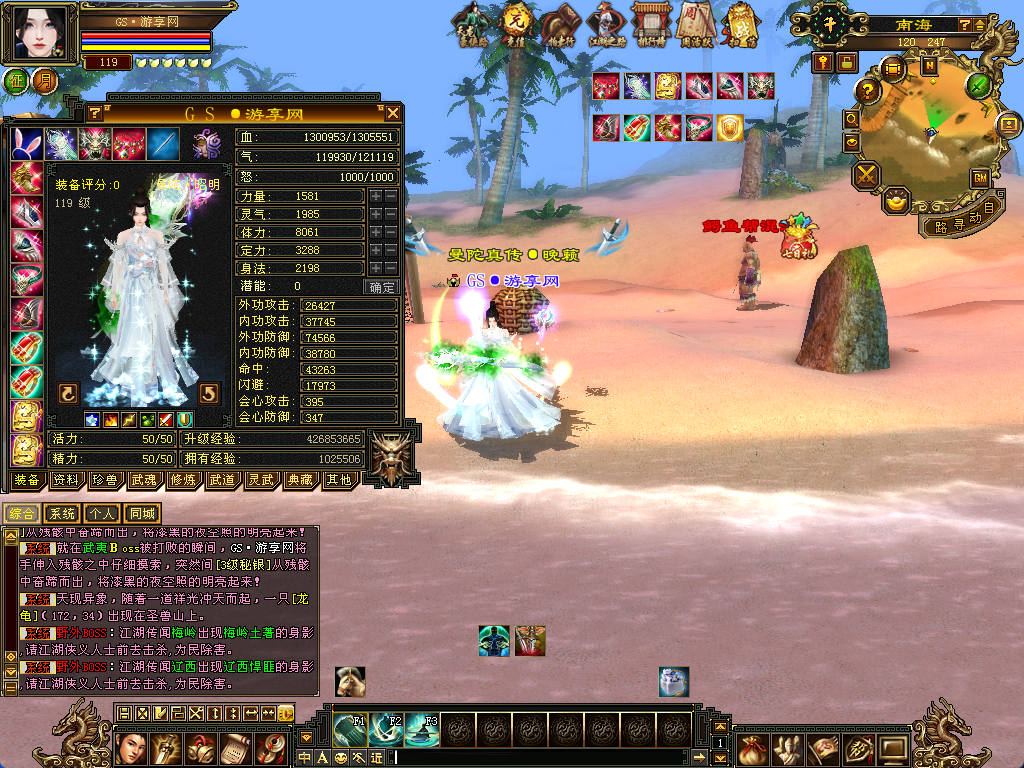Screen dimensions: 1024x768
Task: Toggle the crossed swords combat mode button
Action: [x=866, y=176]
